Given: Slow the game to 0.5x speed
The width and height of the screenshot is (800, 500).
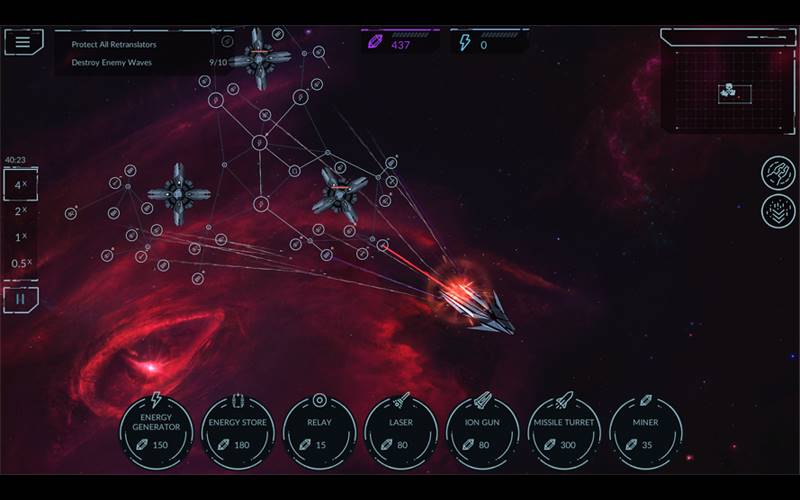Looking at the screenshot, I should coord(20,264).
